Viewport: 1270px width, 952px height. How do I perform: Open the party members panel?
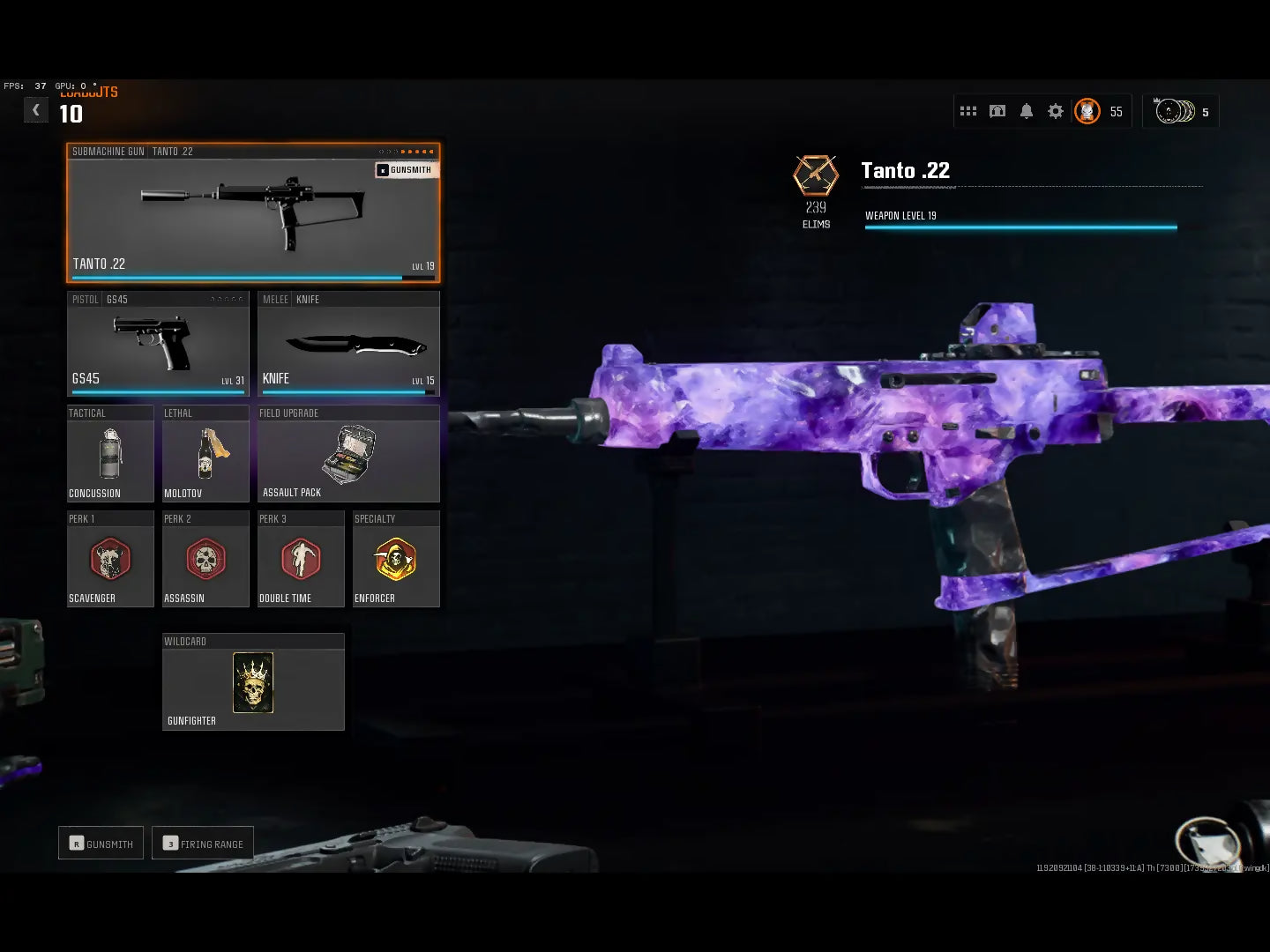(x=1180, y=111)
